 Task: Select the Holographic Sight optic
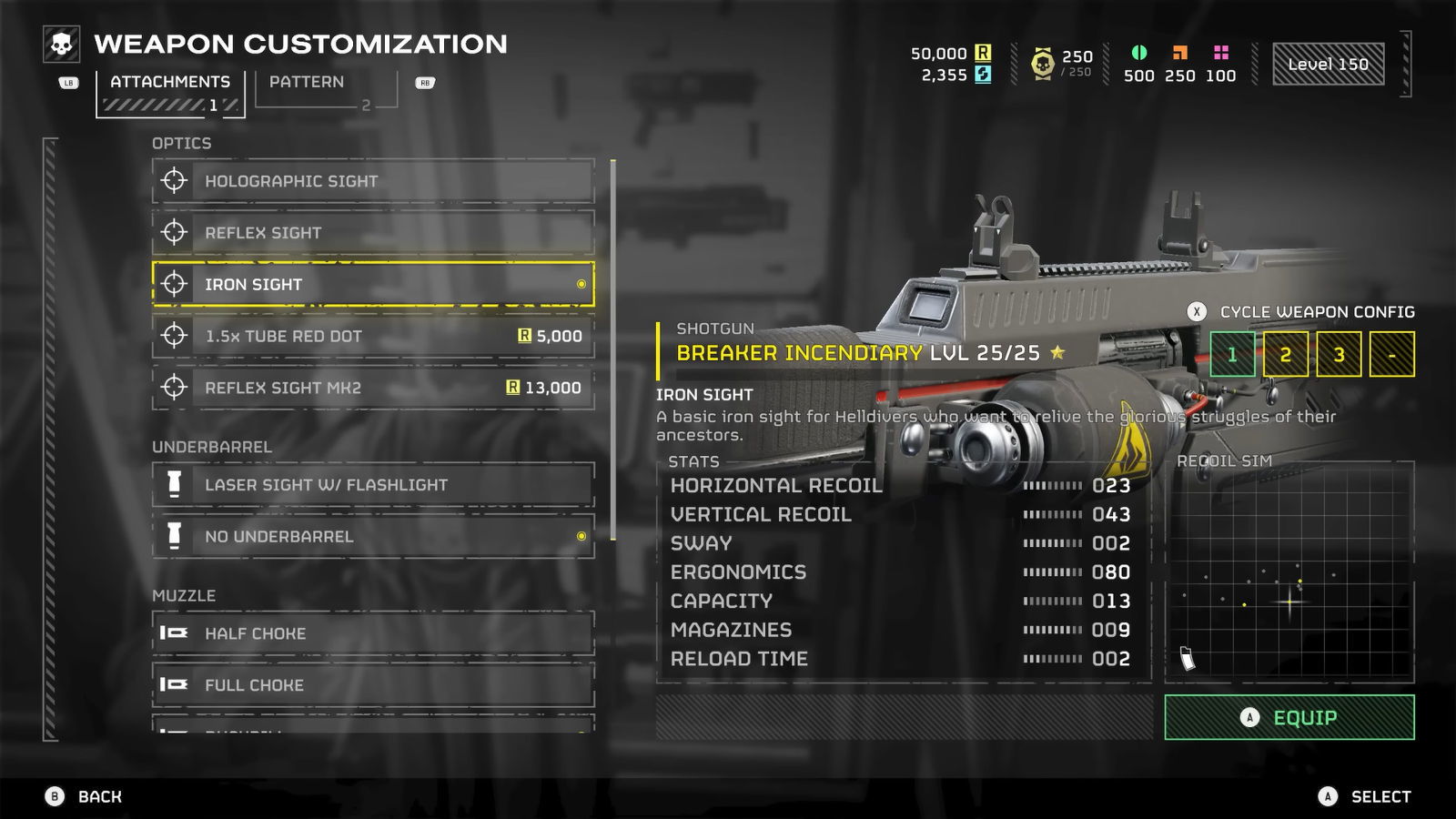(373, 181)
